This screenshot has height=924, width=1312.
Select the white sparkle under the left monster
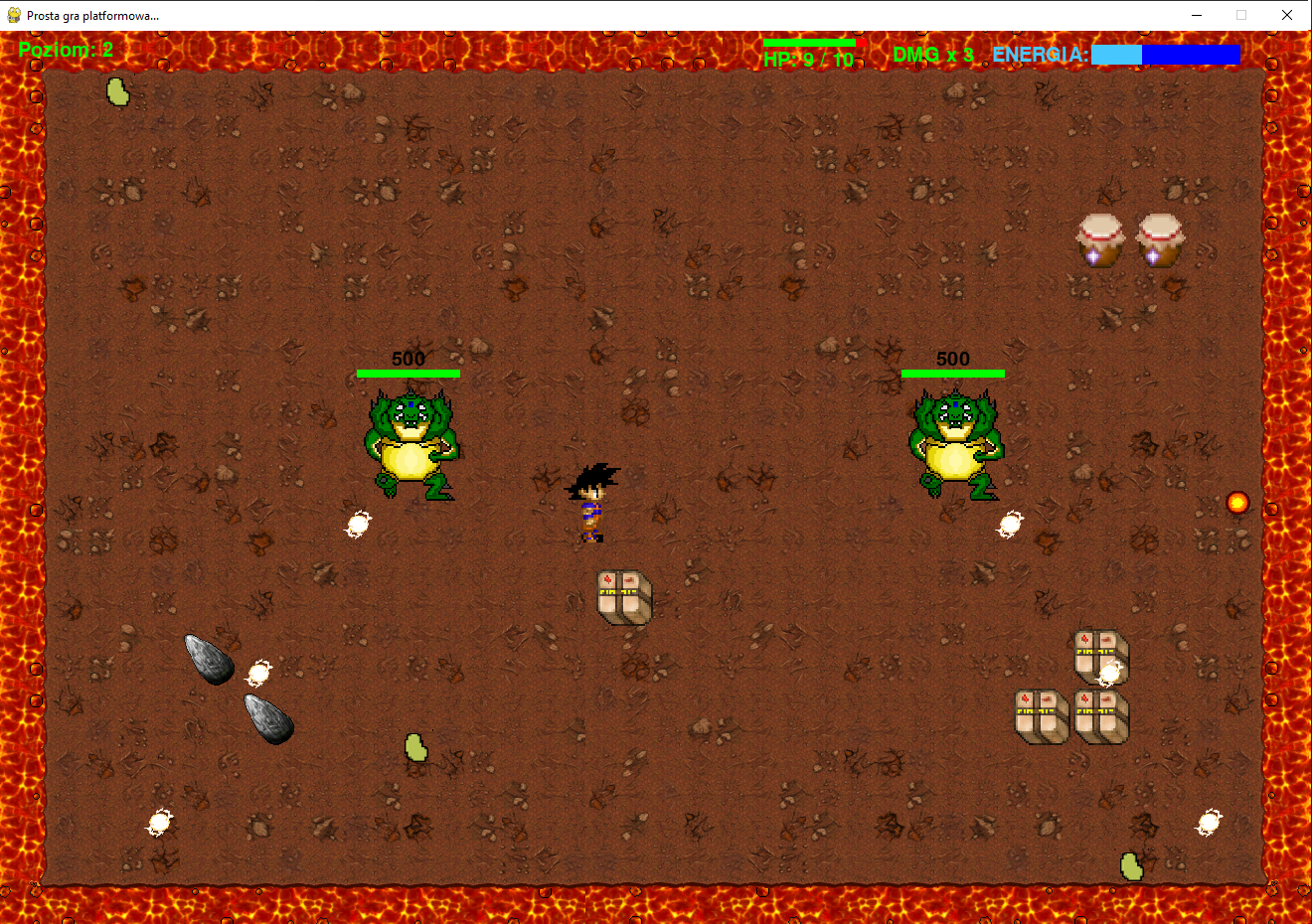tap(358, 524)
